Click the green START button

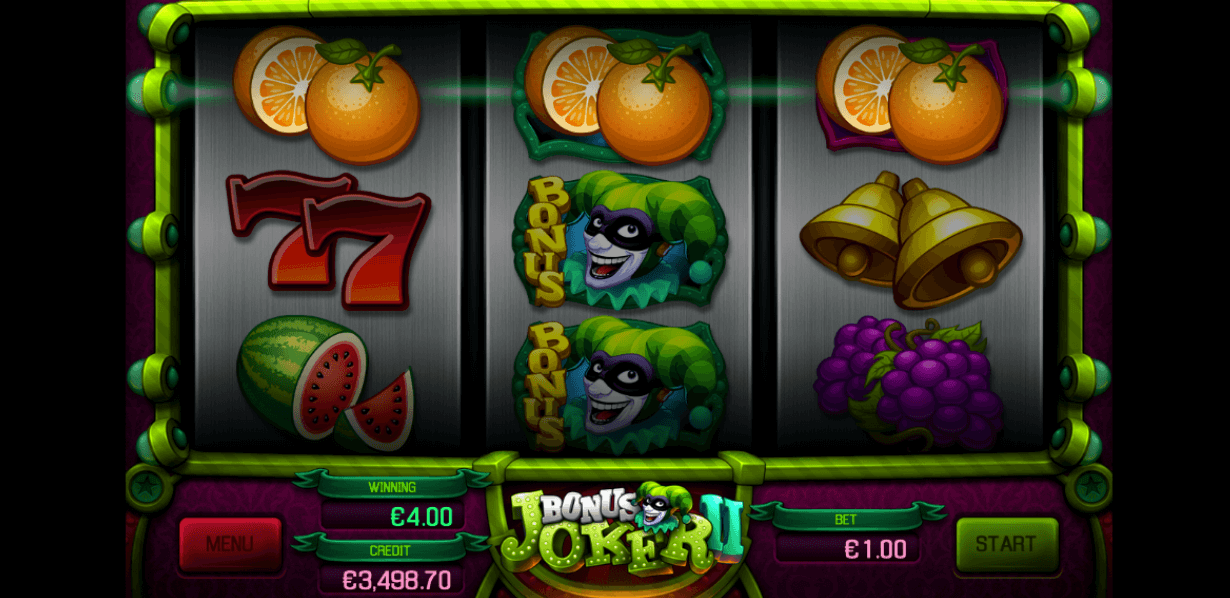tap(1006, 544)
